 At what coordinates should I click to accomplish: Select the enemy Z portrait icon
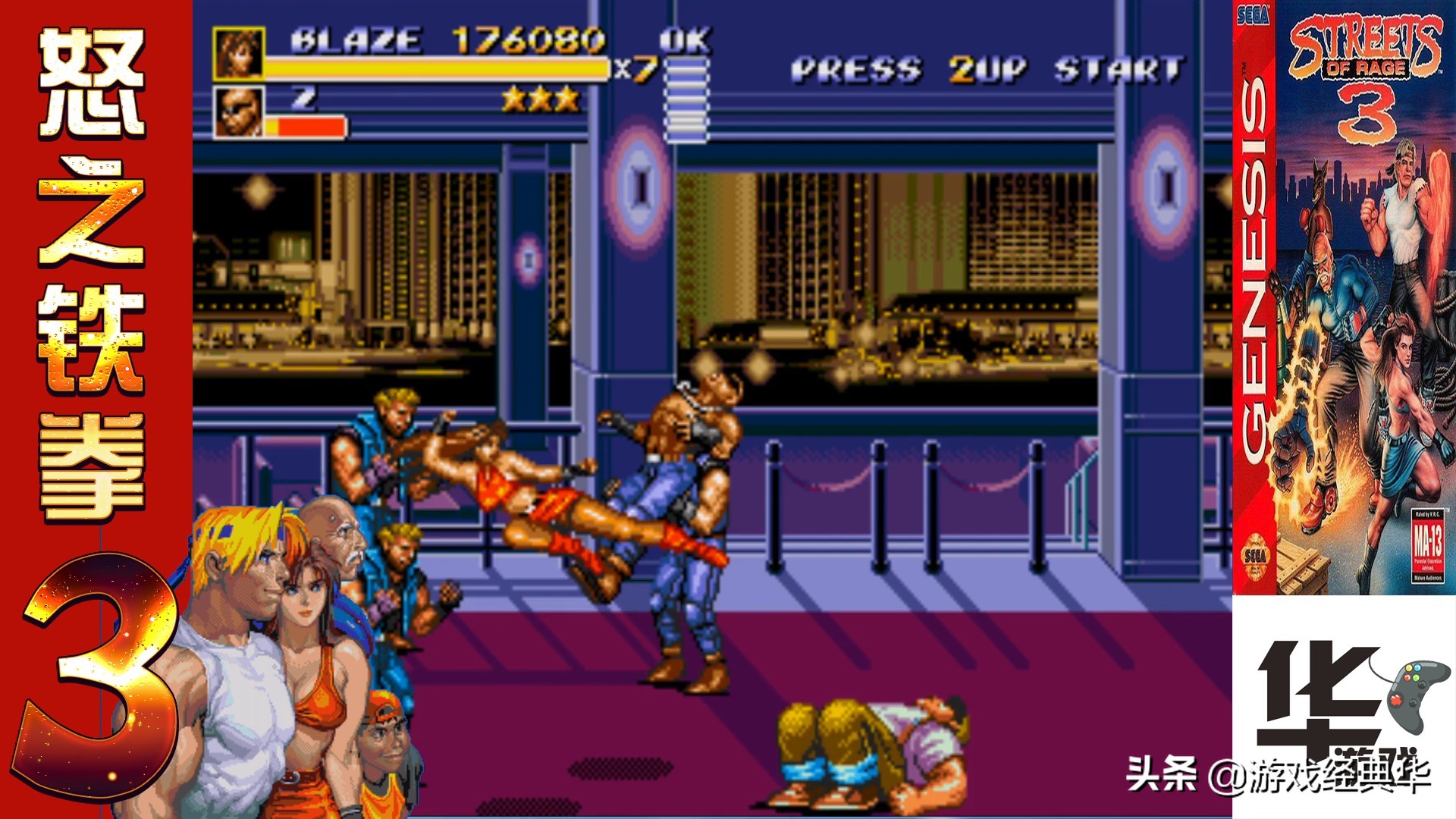point(239,112)
